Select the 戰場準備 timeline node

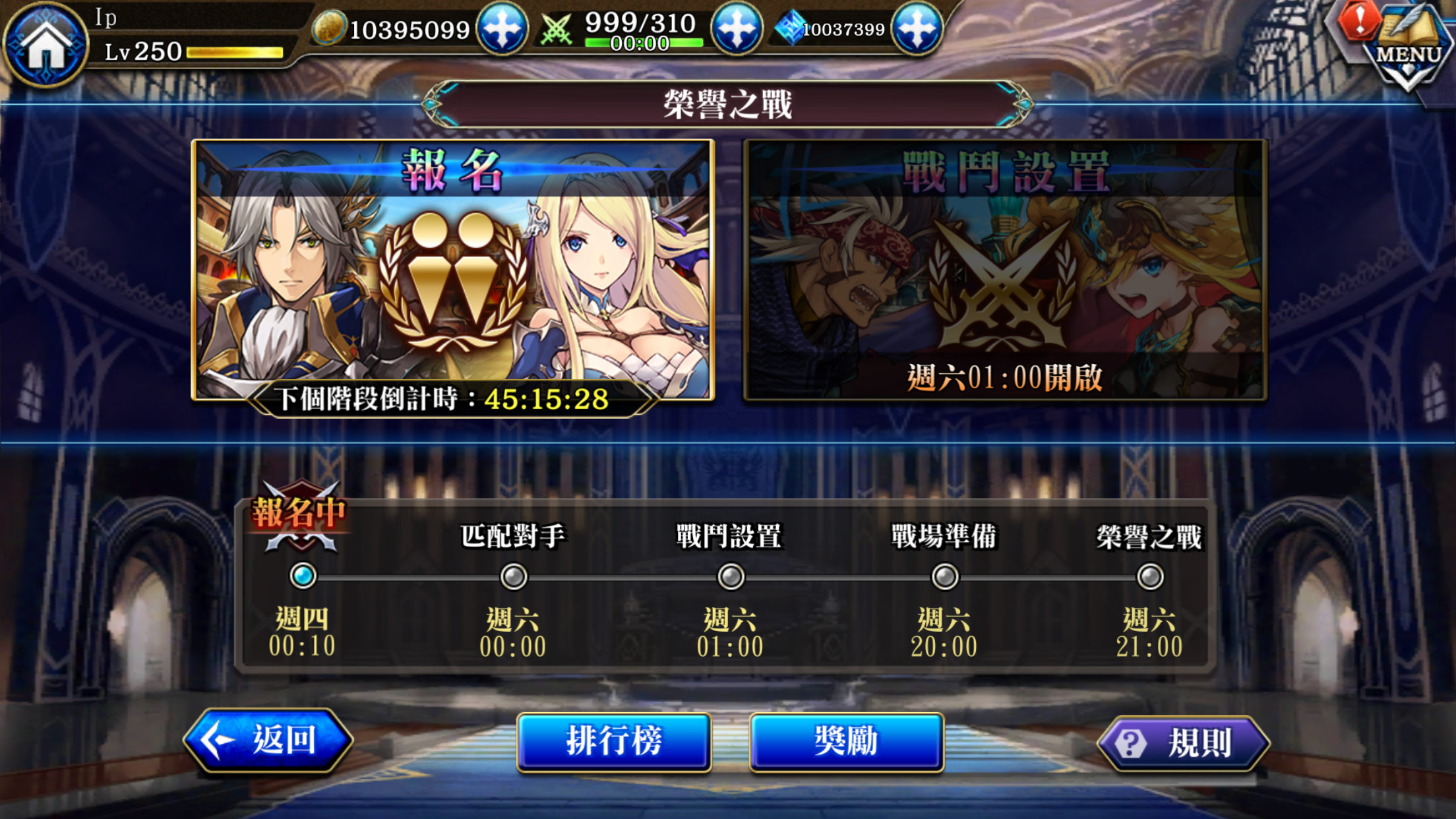pyautogui.click(x=946, y=574)
